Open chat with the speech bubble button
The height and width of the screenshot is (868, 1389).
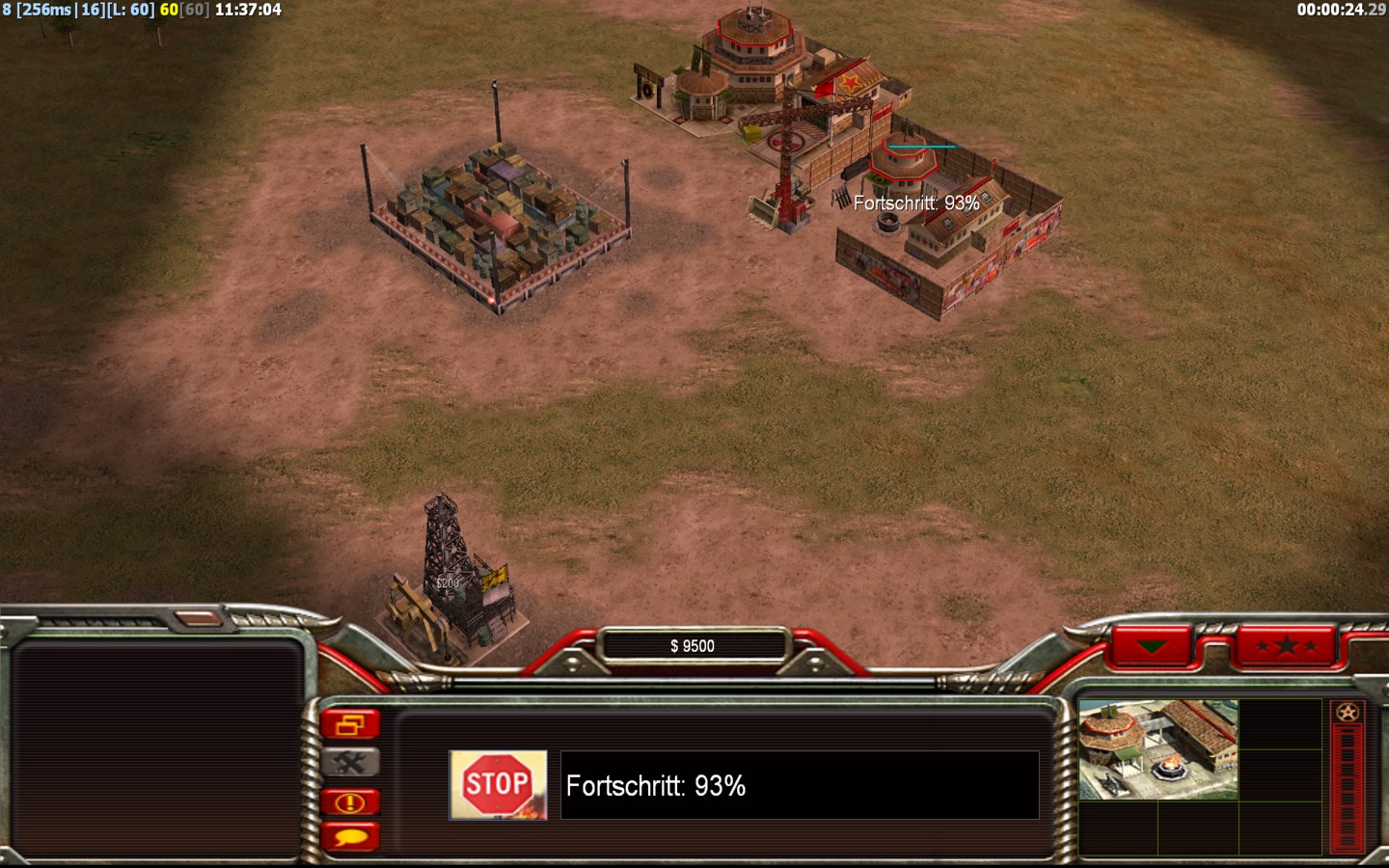pyautogui.click(x=350, y=836)
